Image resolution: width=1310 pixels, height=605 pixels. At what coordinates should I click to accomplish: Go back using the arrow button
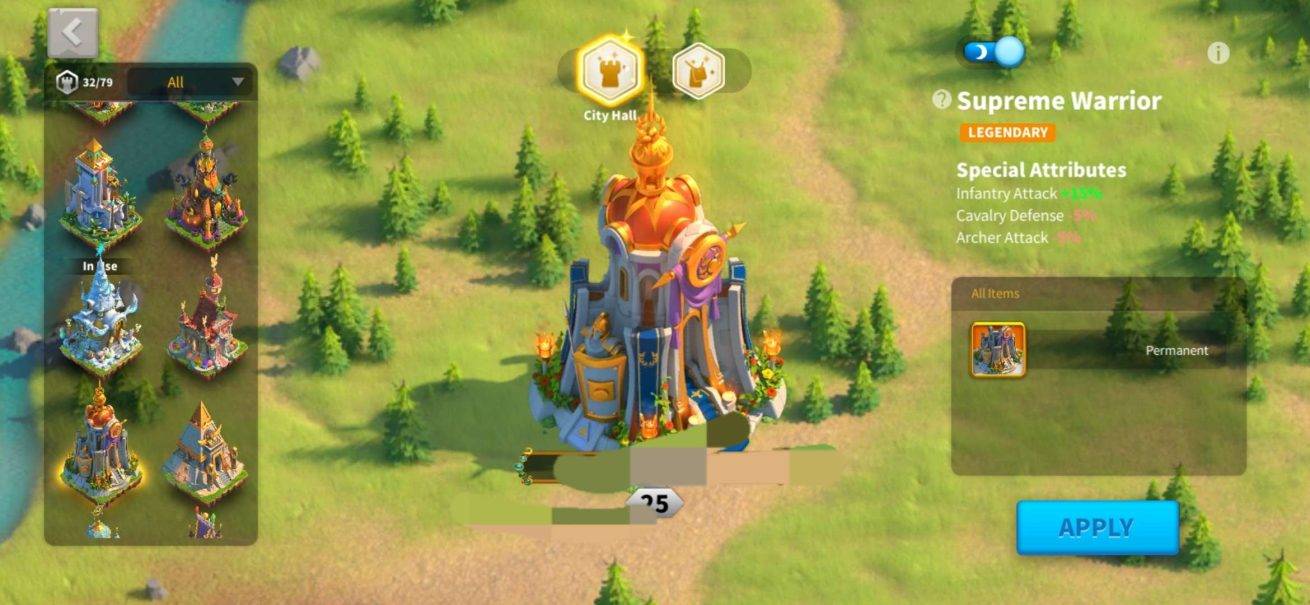pos(72,33)
